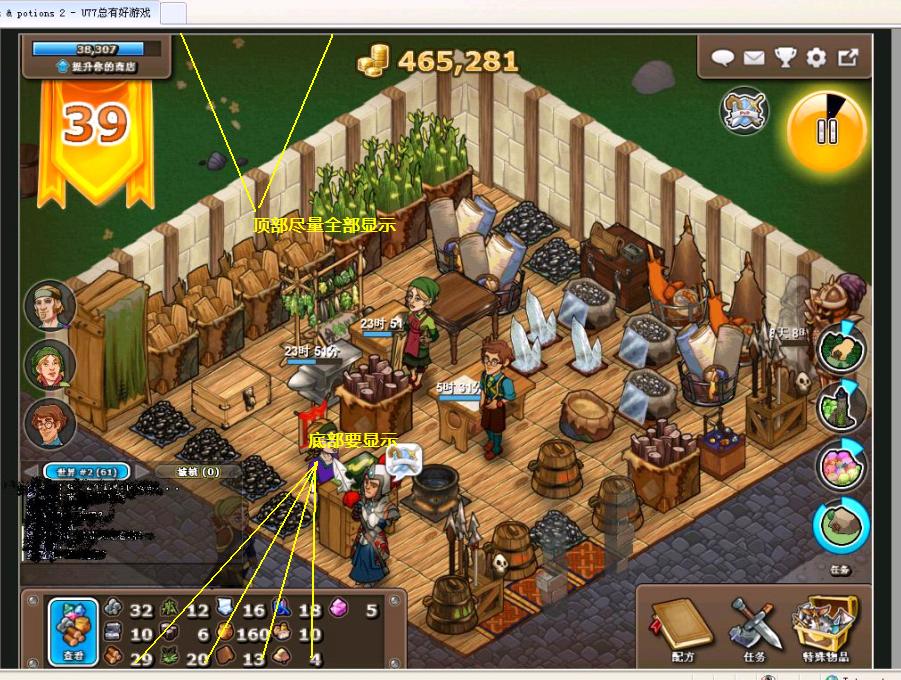Switch to the 城镇 (0) chat tab

[198, 471]
